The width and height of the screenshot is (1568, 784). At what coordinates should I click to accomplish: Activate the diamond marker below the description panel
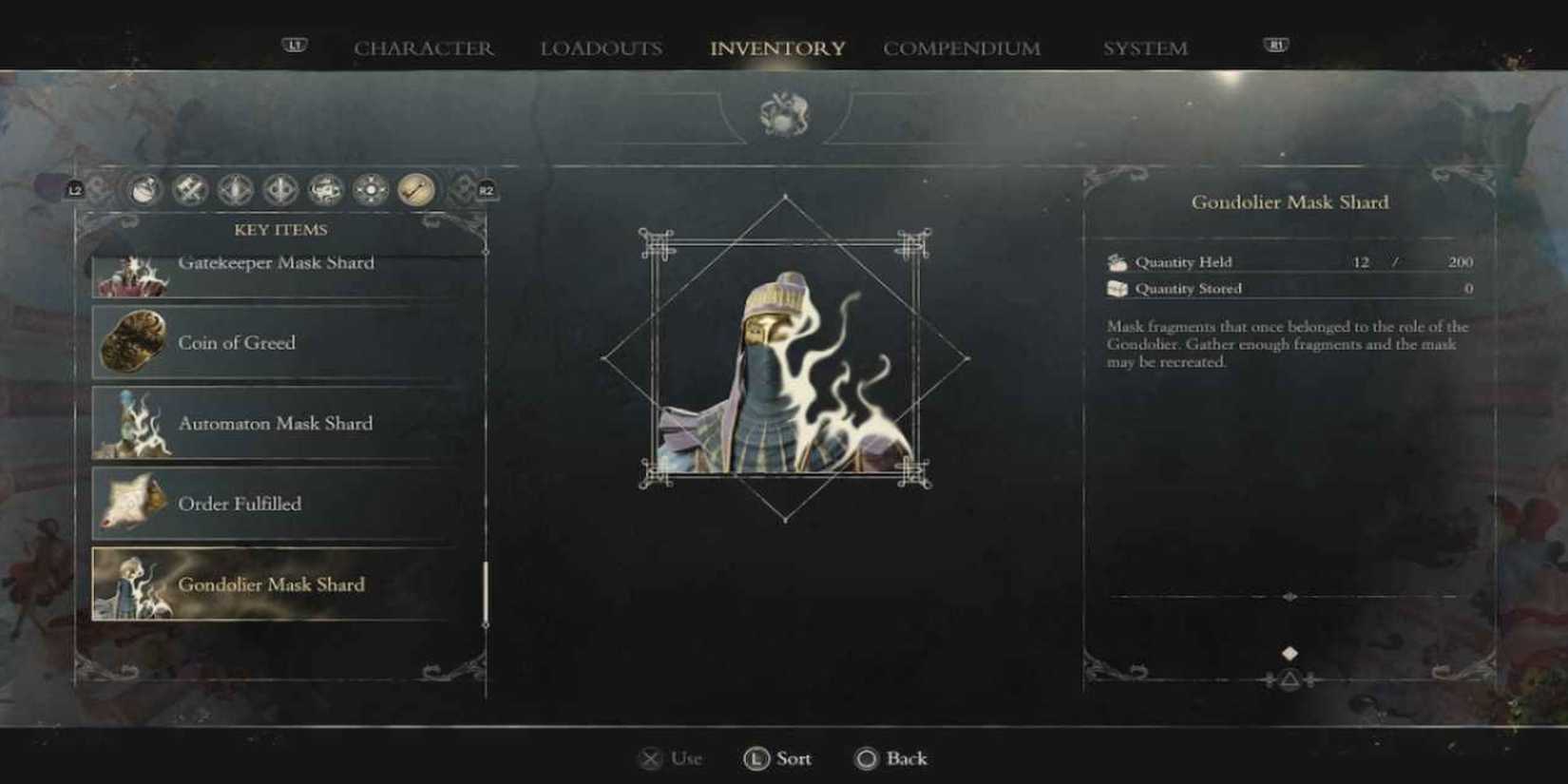pyautogui.click(x=1291, y=653)
